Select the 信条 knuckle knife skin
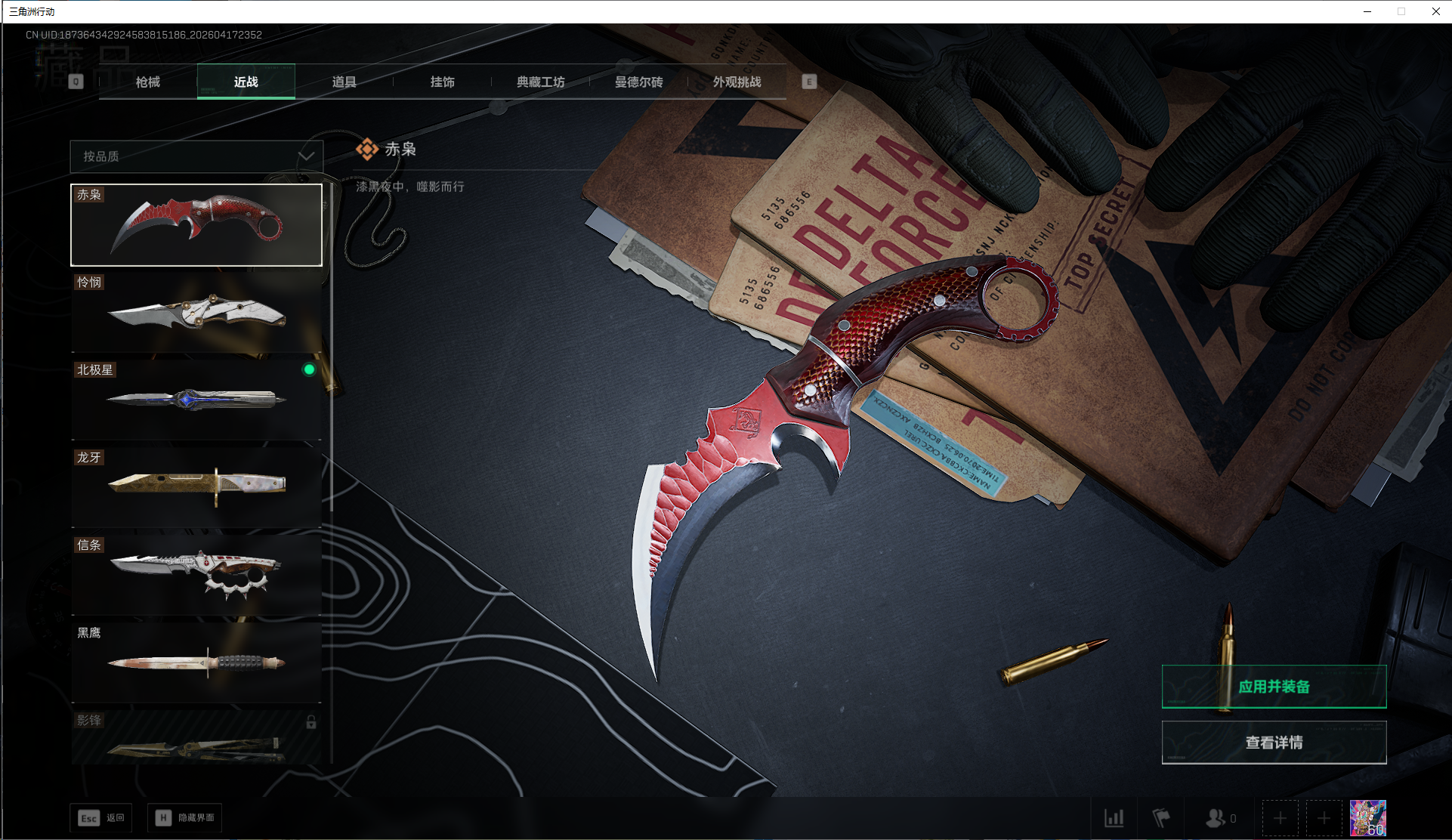Screen dimensions: 1452x840 tap(196, 576)
